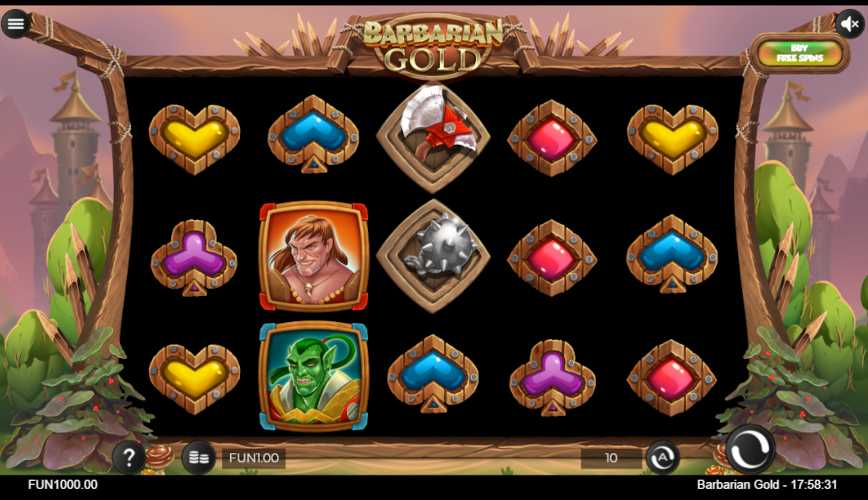
Task: Open the bet coins stack button
Action: tap(198, 458)
